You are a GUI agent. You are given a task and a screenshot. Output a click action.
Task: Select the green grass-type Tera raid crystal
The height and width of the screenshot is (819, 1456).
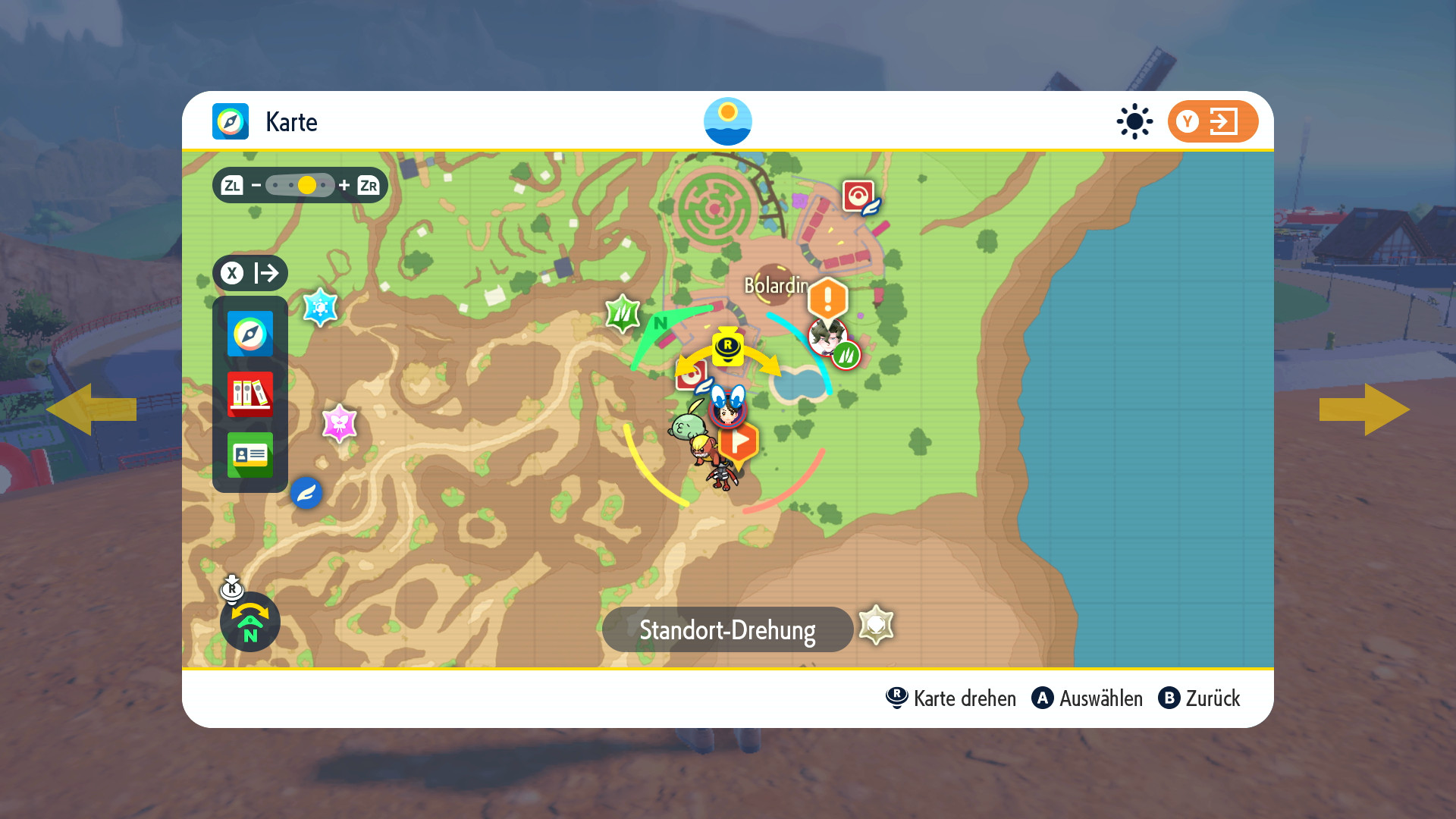[623, 313]
